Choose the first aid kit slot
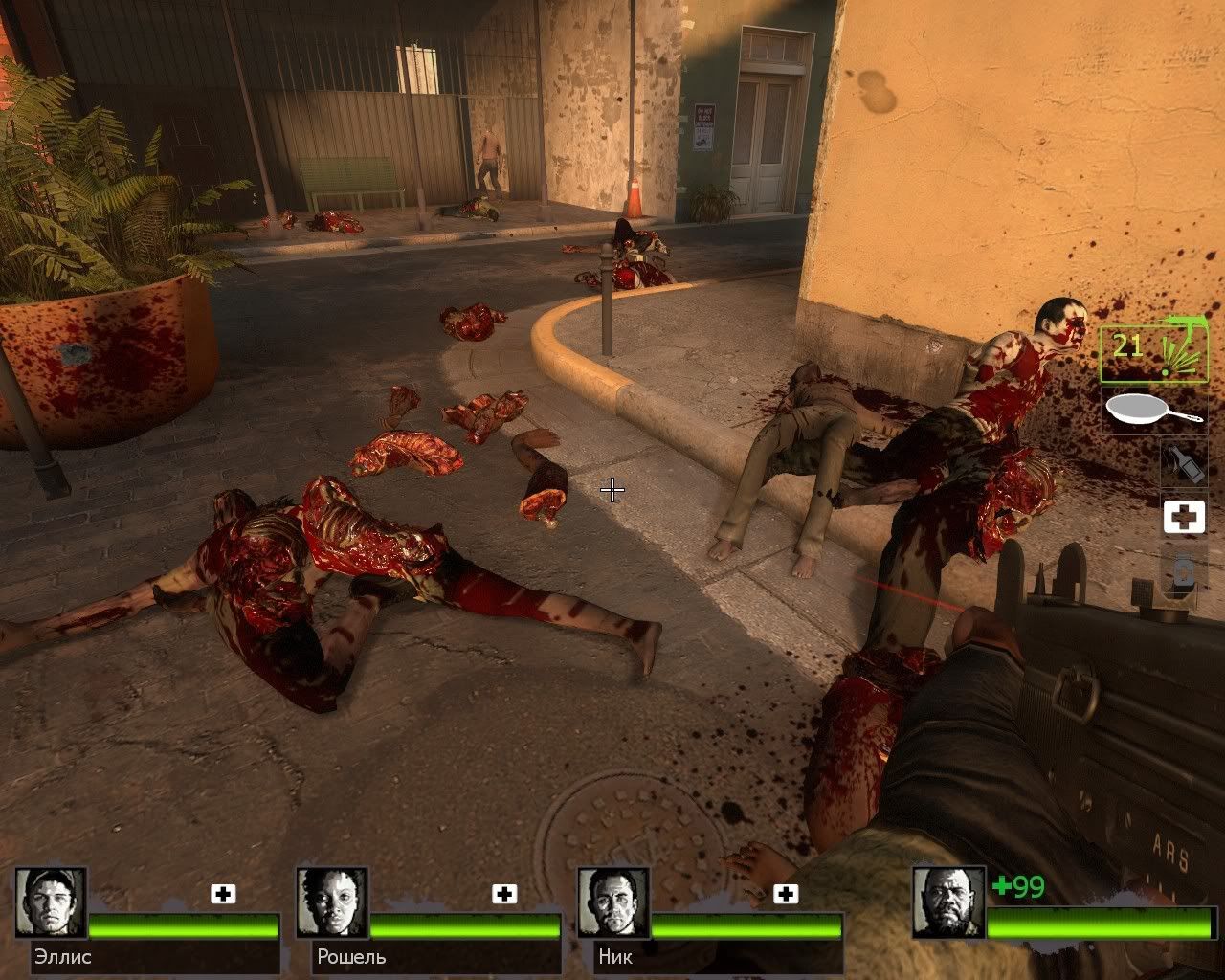This screenshot has width=1225, height=980. click(1183, 517)
